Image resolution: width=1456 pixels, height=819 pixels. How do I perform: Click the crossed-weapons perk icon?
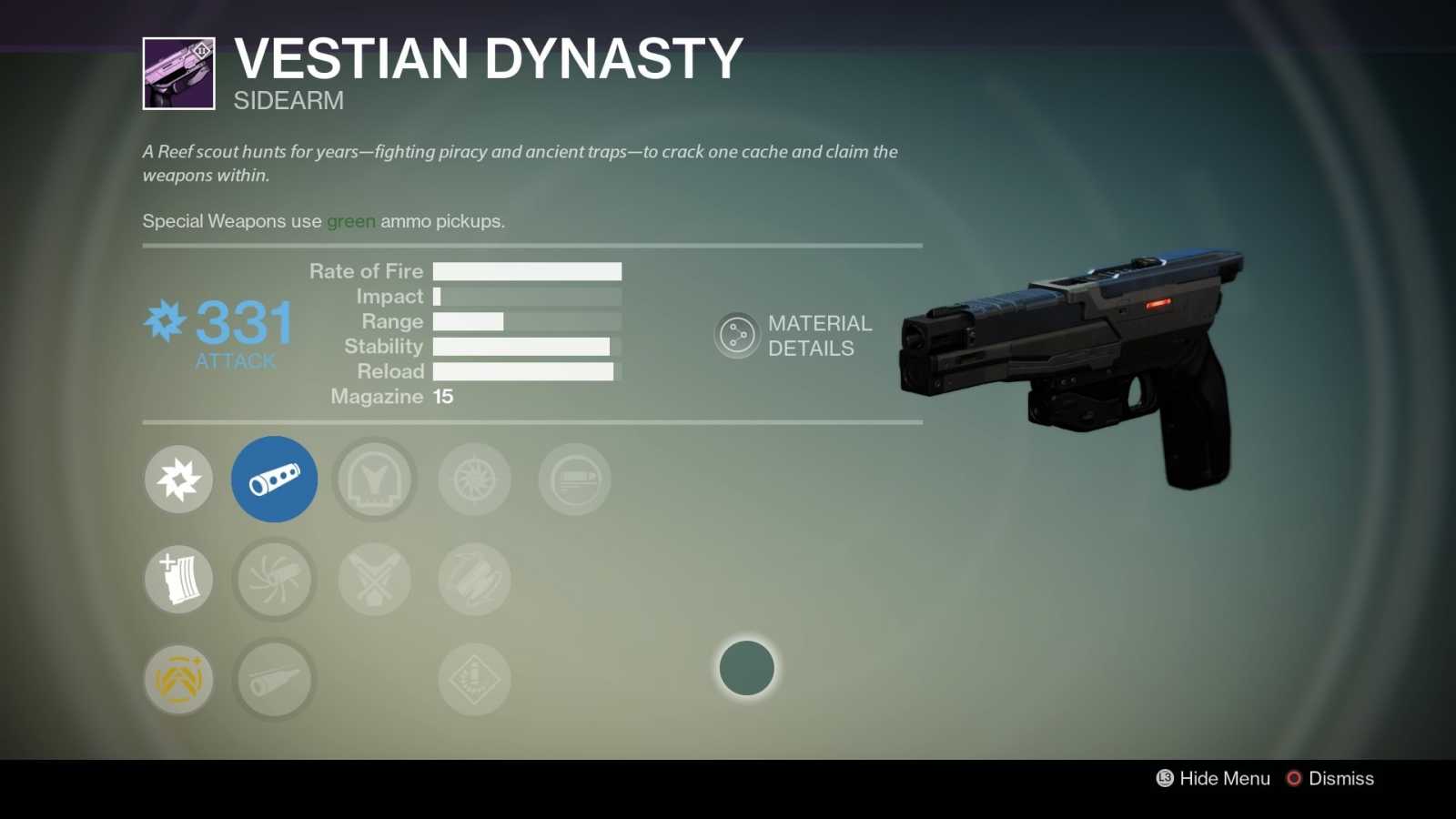point(374,579)
